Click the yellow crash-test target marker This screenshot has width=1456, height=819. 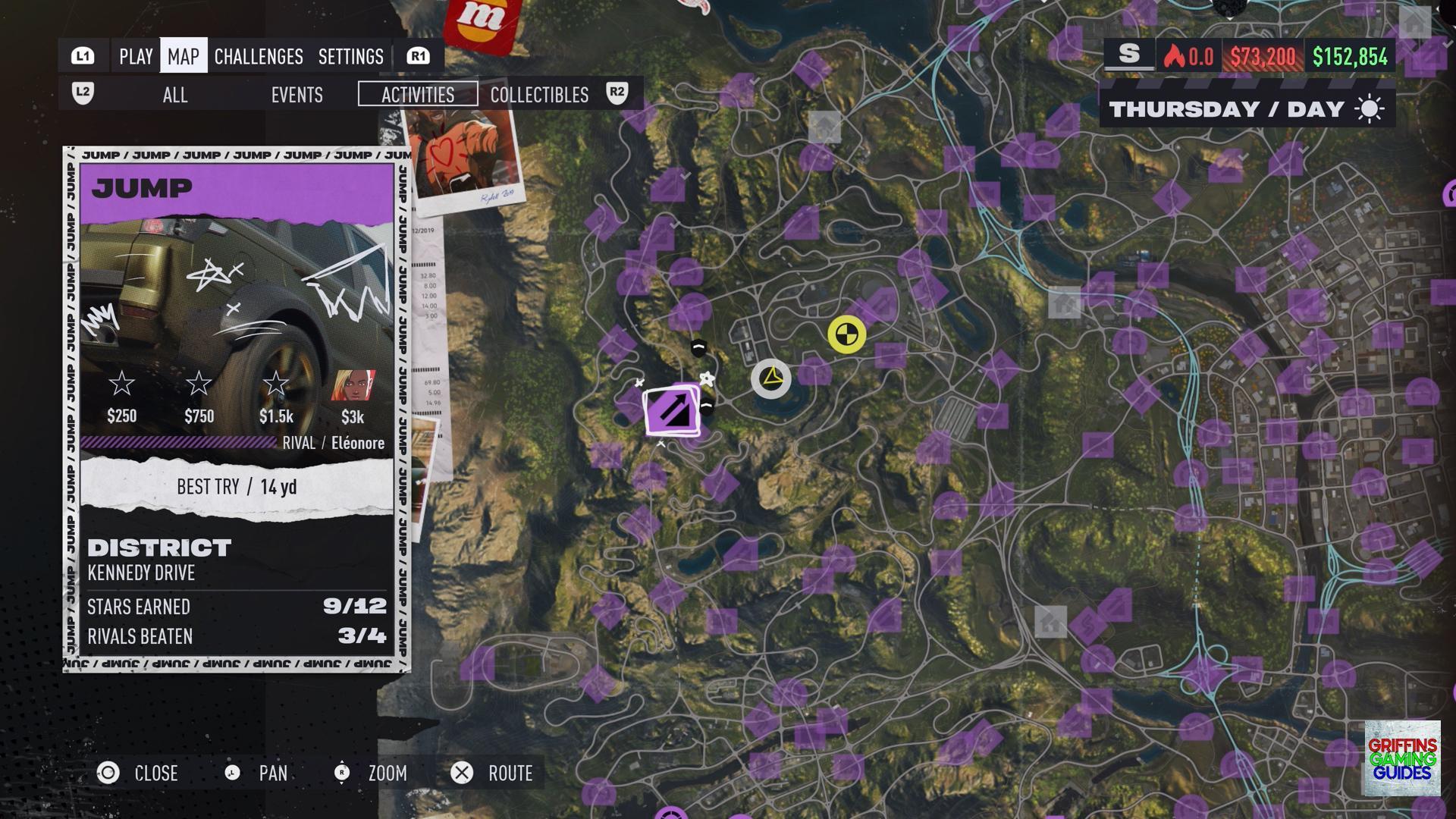pos(846,334)
